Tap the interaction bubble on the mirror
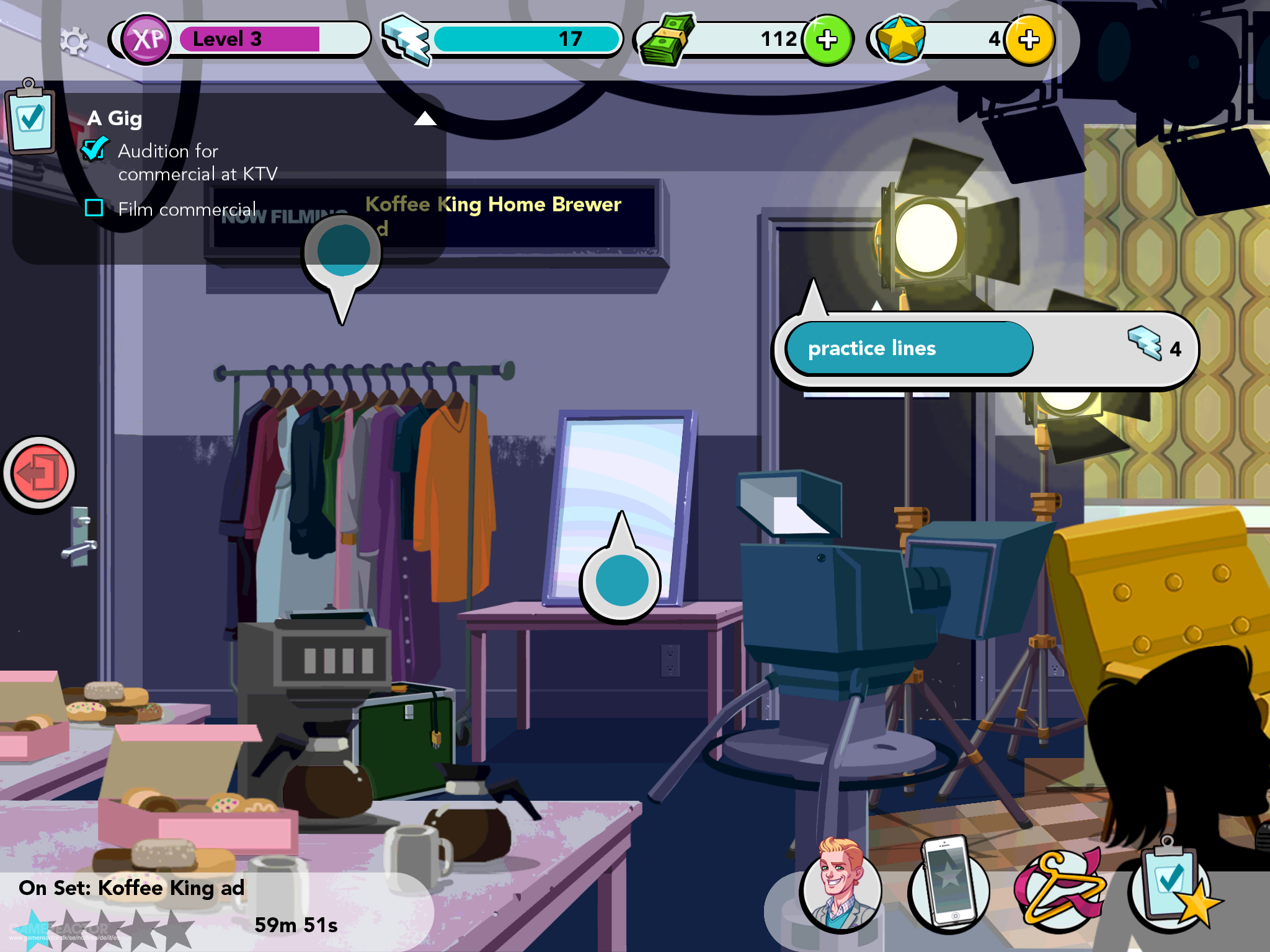This screenshot has height=952, width=1270. click(621, 580)
